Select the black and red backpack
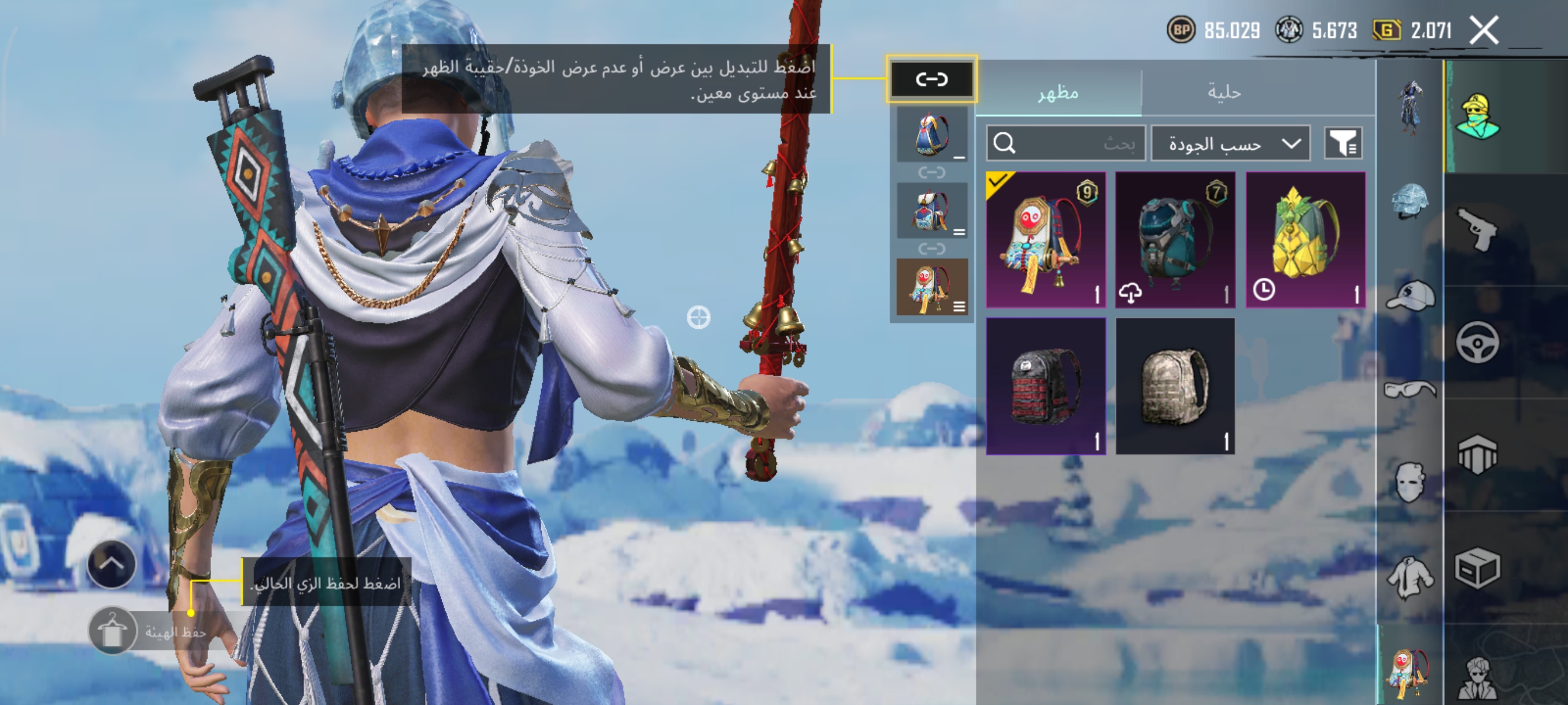This screenshot has width=1568, height=705. tap(1045, 385)
